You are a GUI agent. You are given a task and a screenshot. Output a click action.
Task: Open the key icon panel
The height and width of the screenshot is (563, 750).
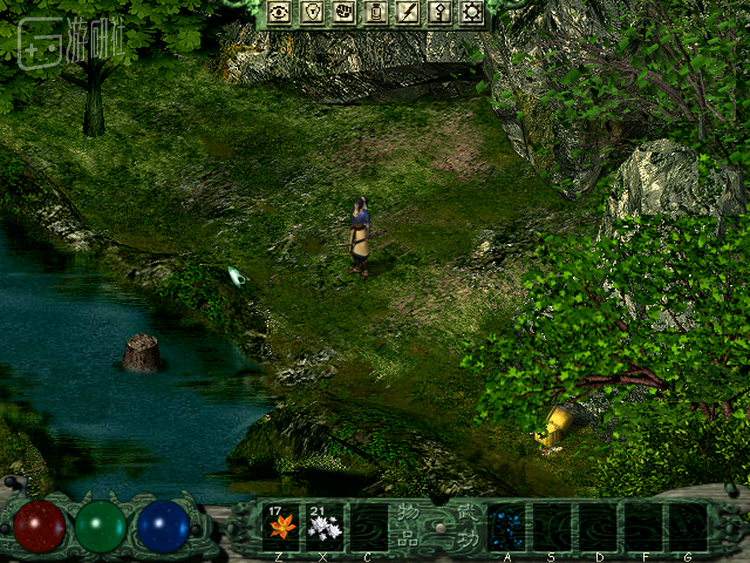pos(439,12)
